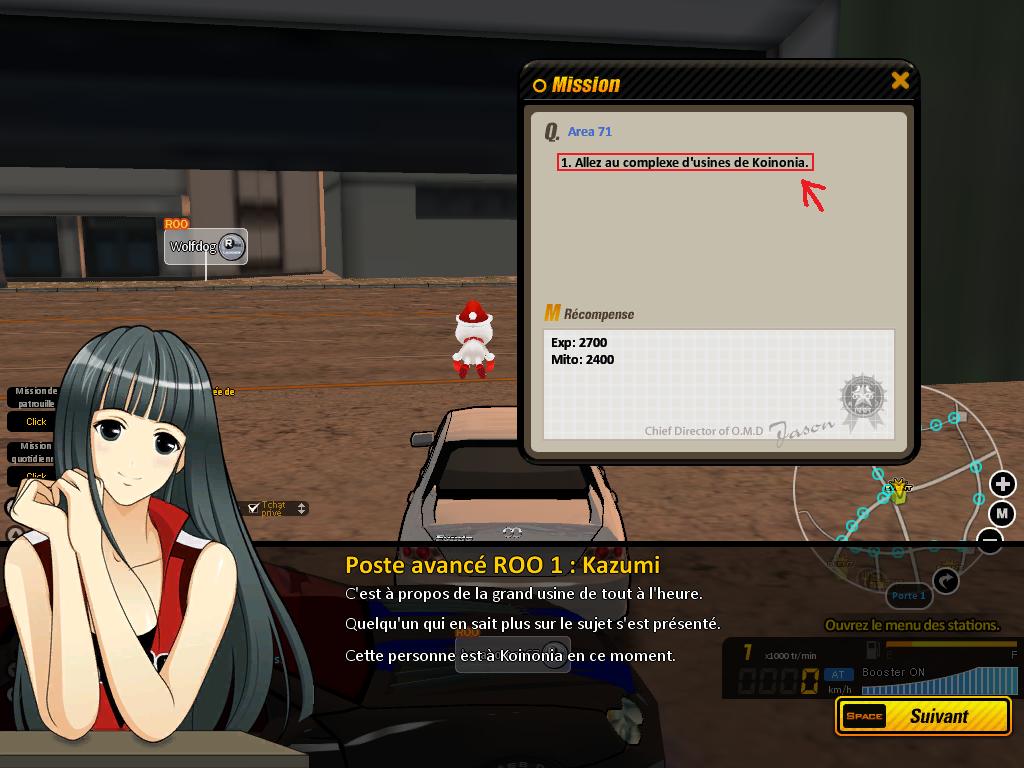This screenshot has height=768, width=1024.
Task: Click the curved arrow icon by minimap
Action: [x=946, y=580]
